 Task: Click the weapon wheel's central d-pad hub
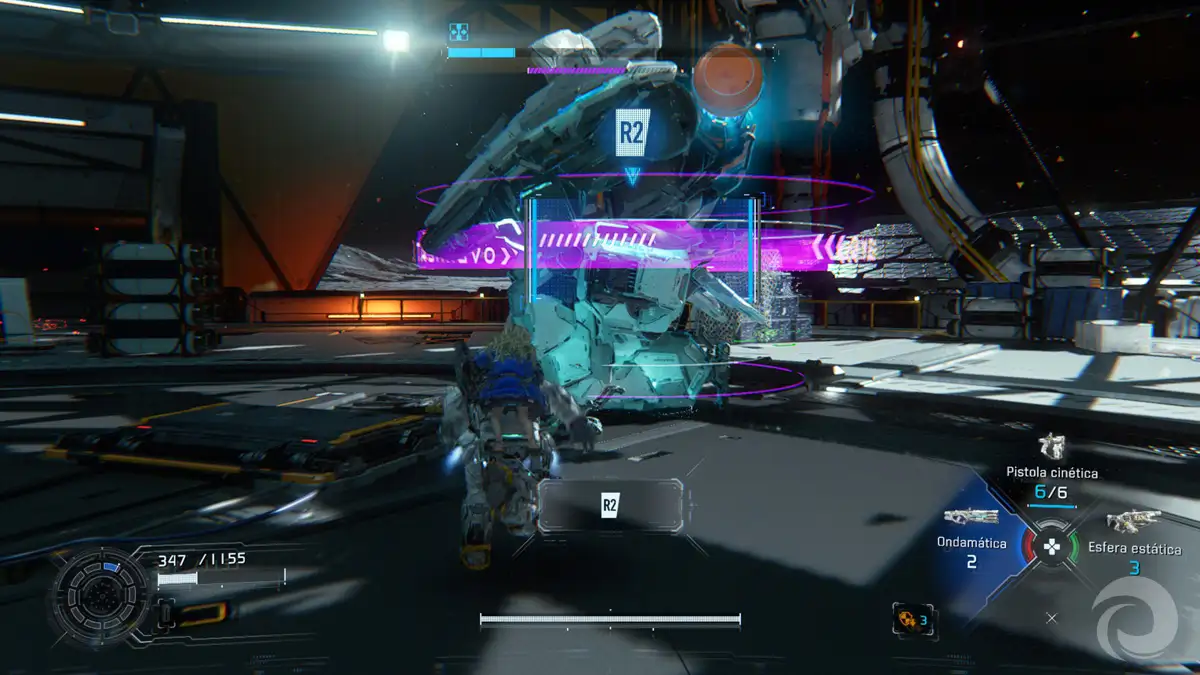[x=1051, y=546]
